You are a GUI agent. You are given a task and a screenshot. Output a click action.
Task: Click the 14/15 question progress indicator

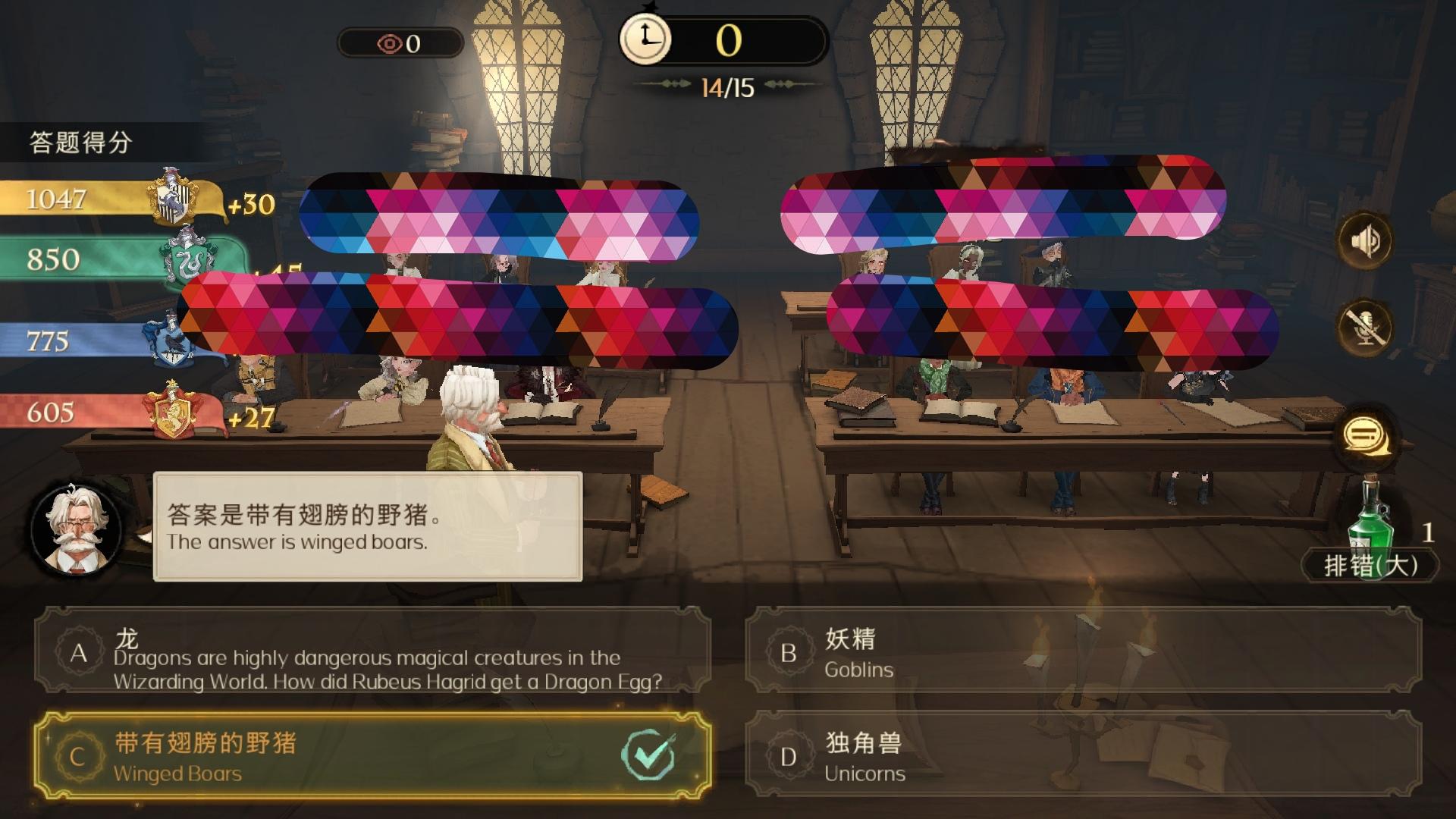click(728, 86)
